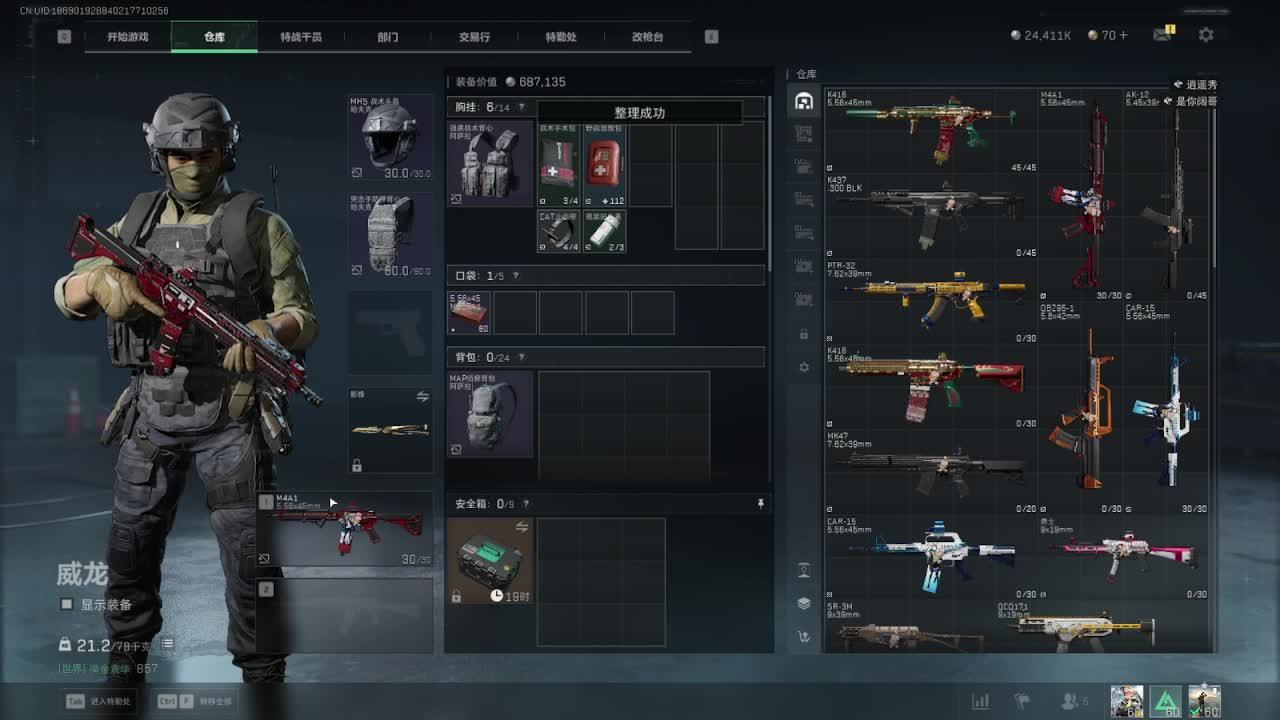This screenshot has width=1280, height=720.
Task: Select the body armor vest slot
Action: [x=390, y=235]
